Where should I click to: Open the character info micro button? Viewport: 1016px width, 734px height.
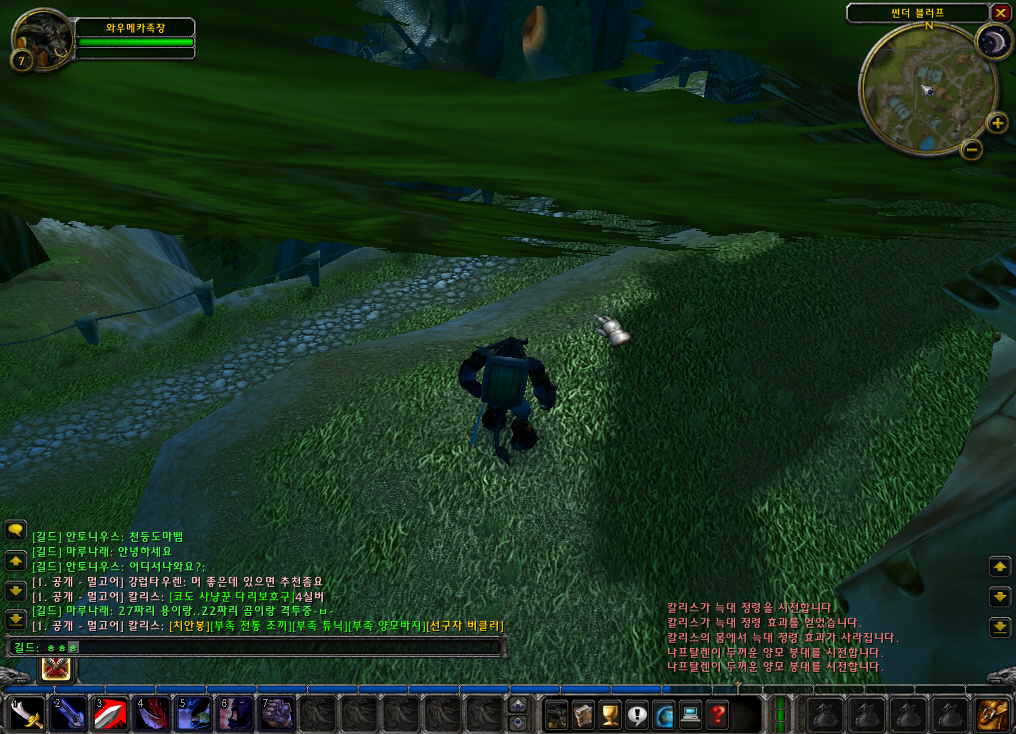[557, 715]
